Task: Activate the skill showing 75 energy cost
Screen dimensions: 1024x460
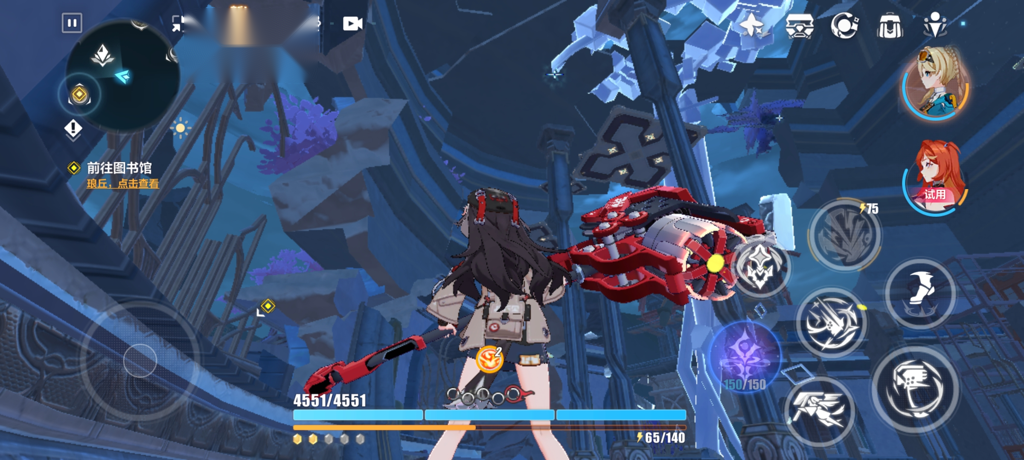Action: click(844, 236)
